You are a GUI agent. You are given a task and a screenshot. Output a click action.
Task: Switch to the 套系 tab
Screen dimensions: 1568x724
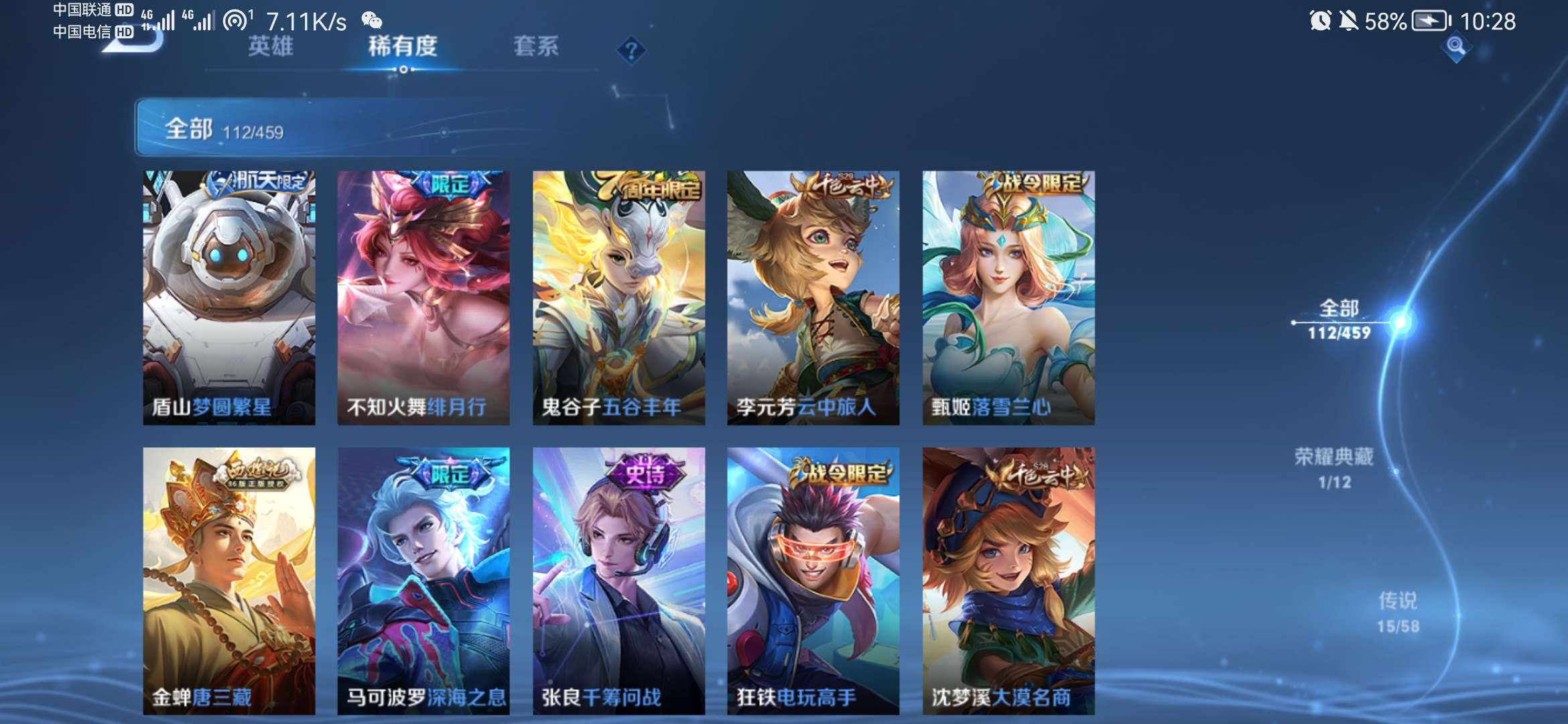click(536, 47)
